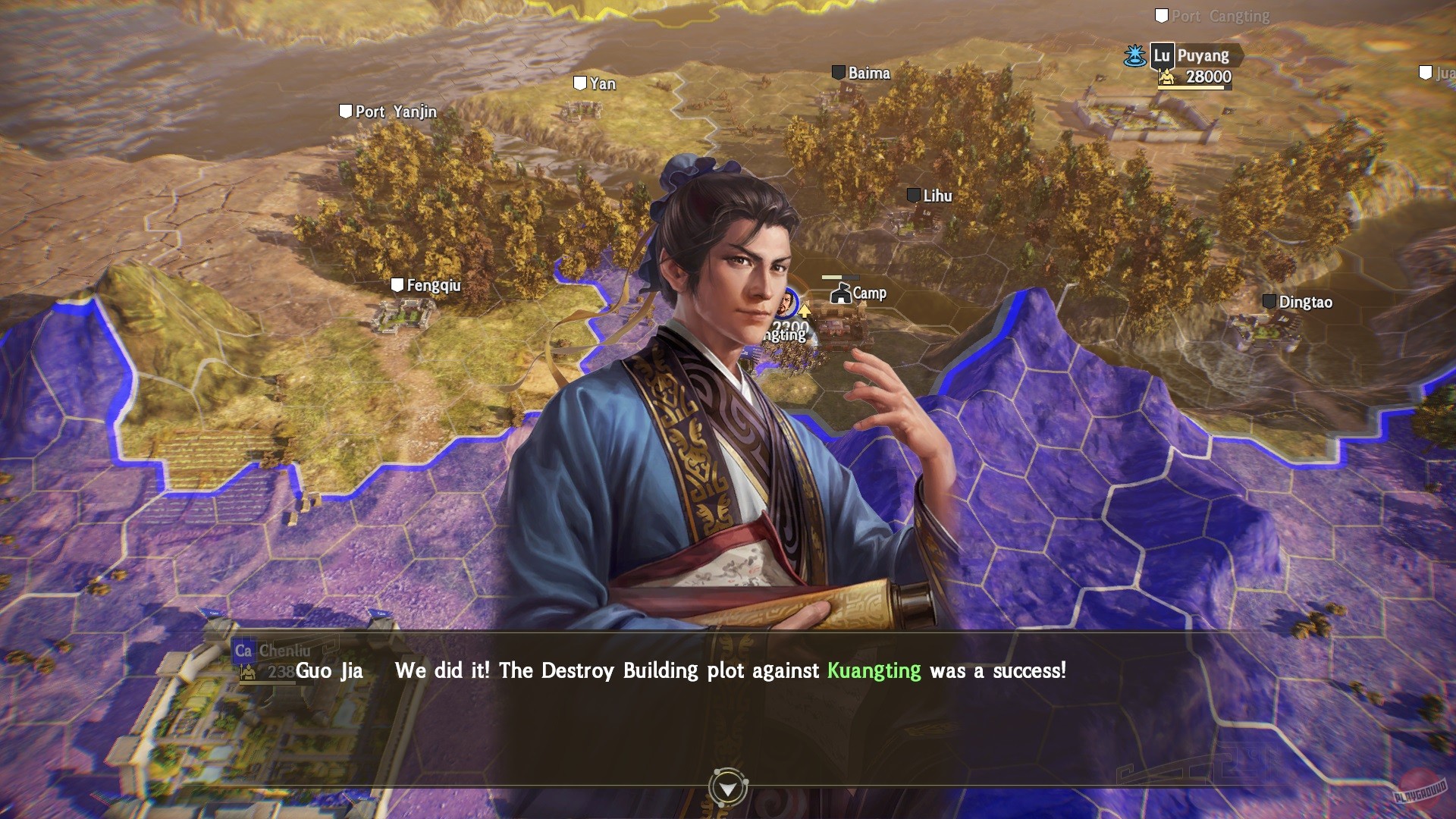Click the Camp tent icon on the map
The image size is (1456, 819).
pyautogui.click(x=841, y=294)
